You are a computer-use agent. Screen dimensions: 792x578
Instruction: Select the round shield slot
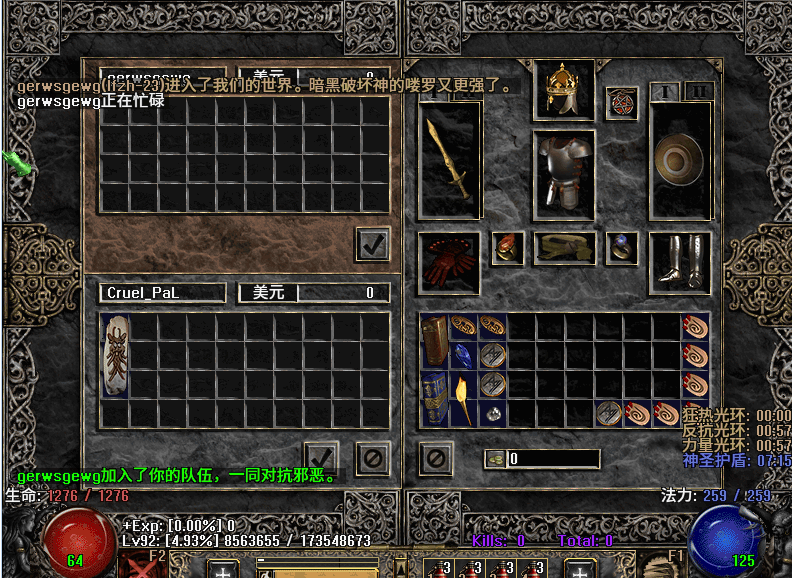coord(680,159)
